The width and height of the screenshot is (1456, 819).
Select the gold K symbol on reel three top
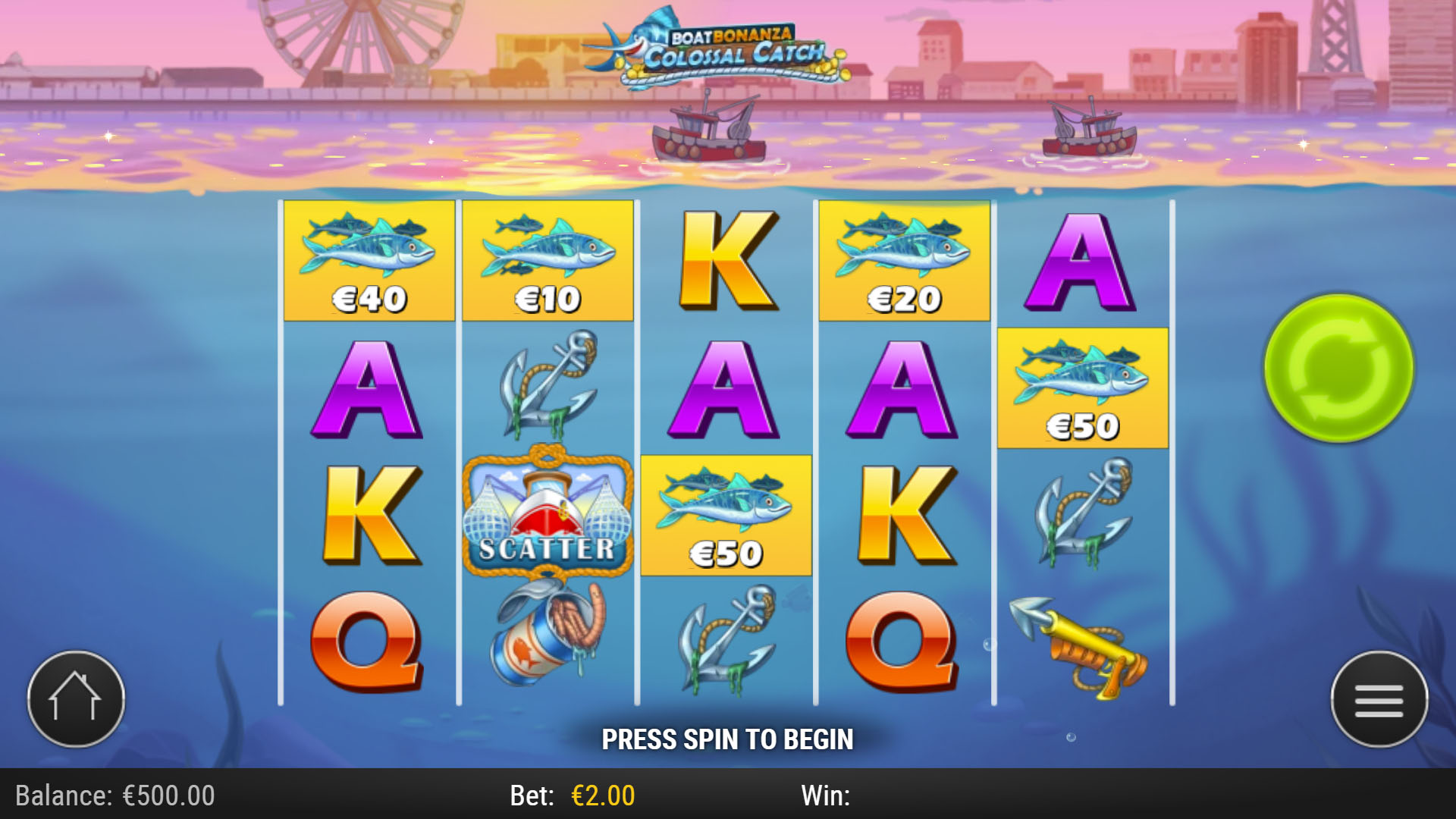pyautogui.click(x=726, y=262)
